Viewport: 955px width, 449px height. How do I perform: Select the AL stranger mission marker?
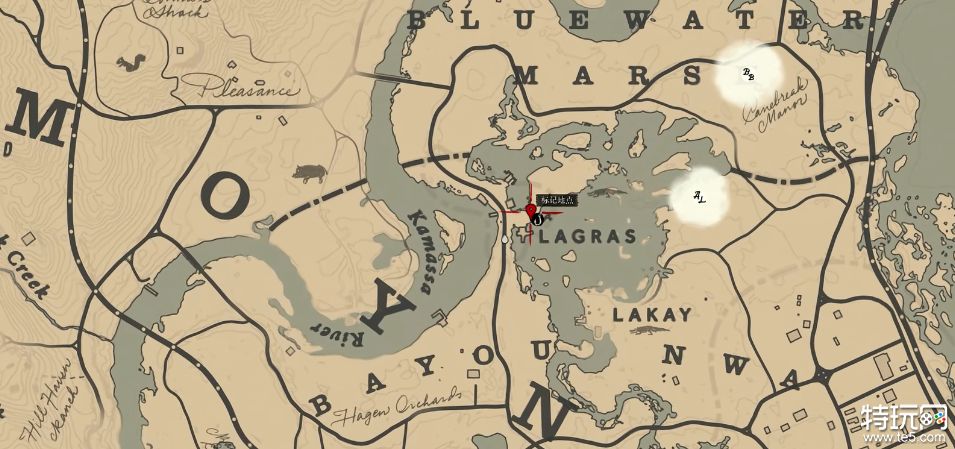pos(699,199)
